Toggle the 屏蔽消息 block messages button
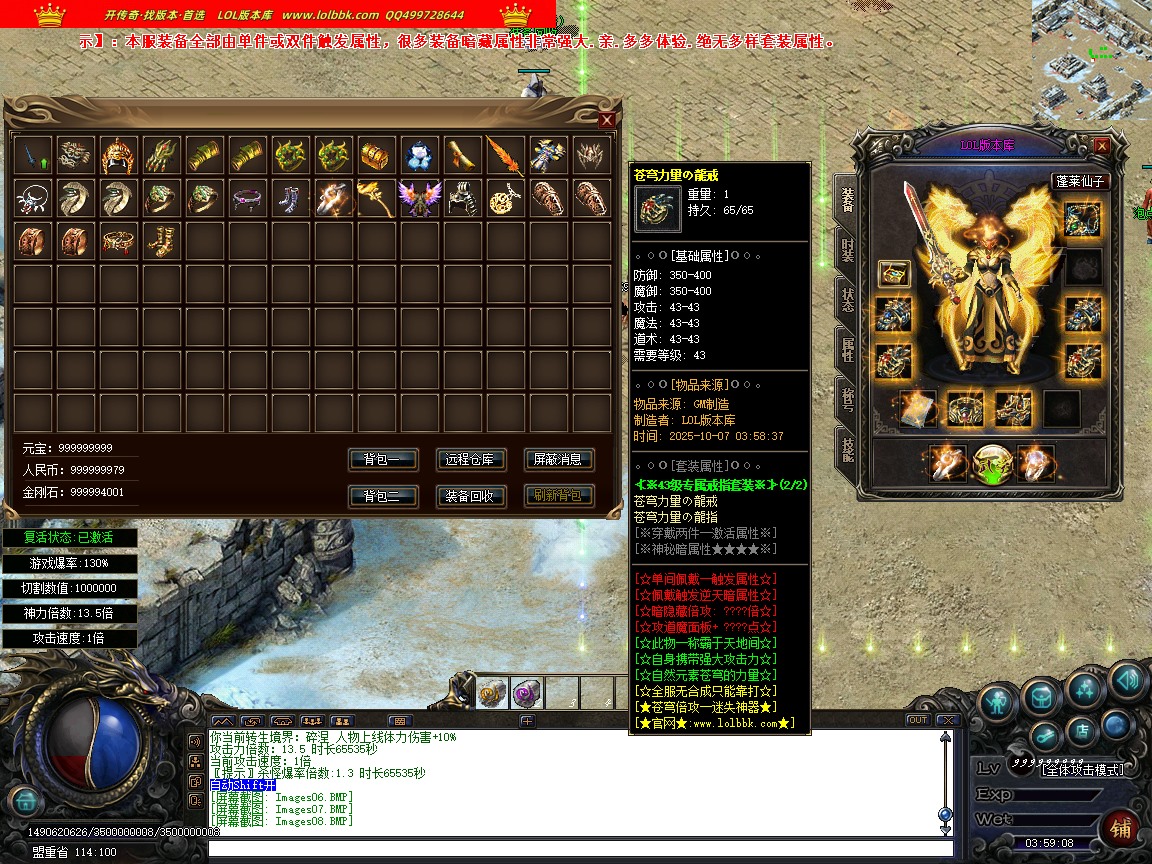The width and height of the screenshot is (1152, 864). (558, 460)
